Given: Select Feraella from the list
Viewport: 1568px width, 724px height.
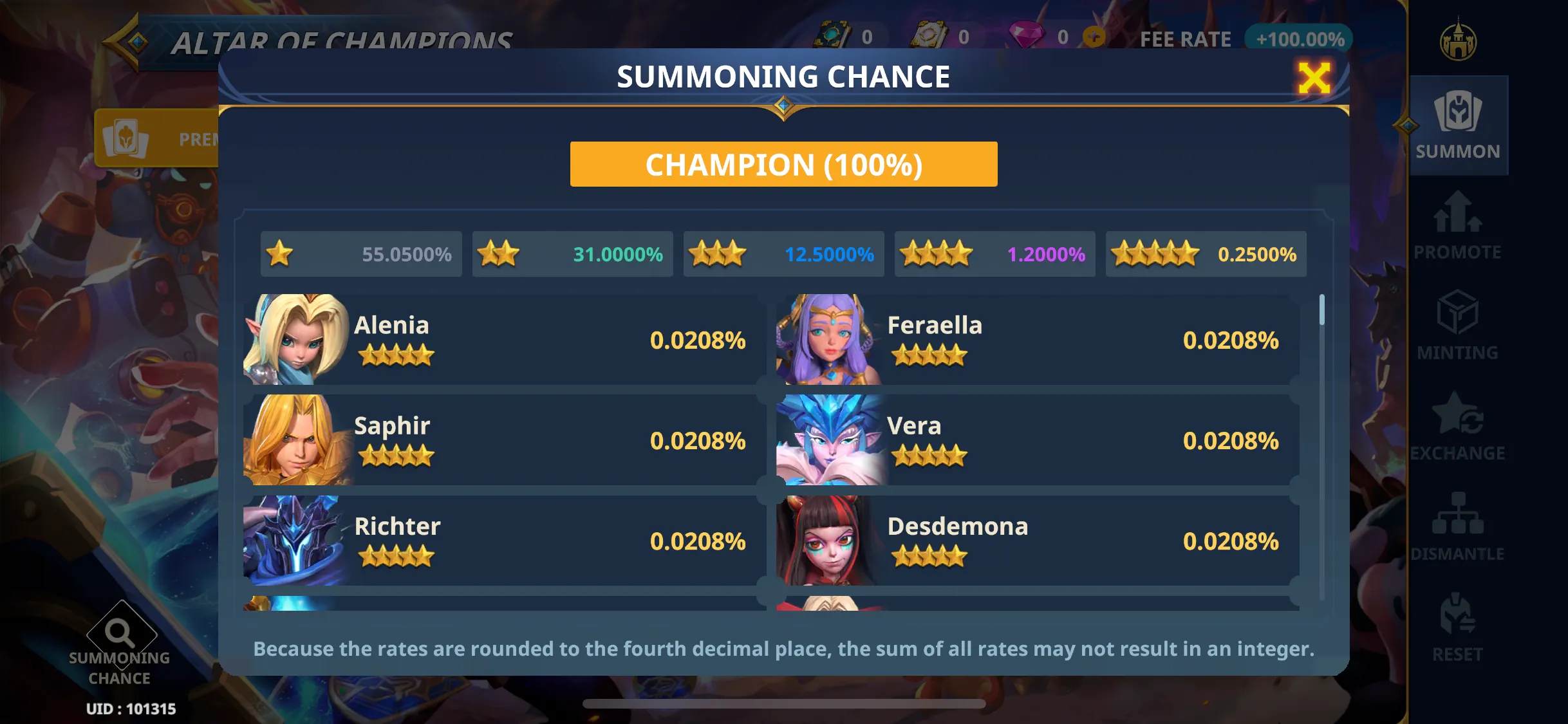Looking at the screenshot, I should pyautogui.click(x=1036, y=339).
